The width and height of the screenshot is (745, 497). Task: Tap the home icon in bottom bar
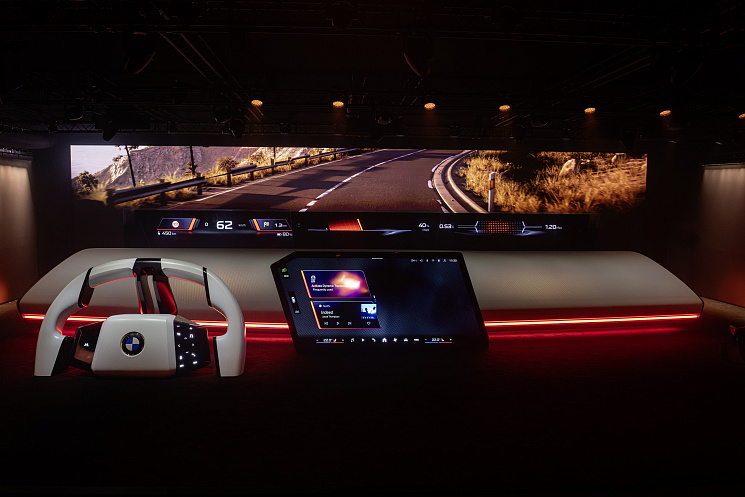(384, 340)
